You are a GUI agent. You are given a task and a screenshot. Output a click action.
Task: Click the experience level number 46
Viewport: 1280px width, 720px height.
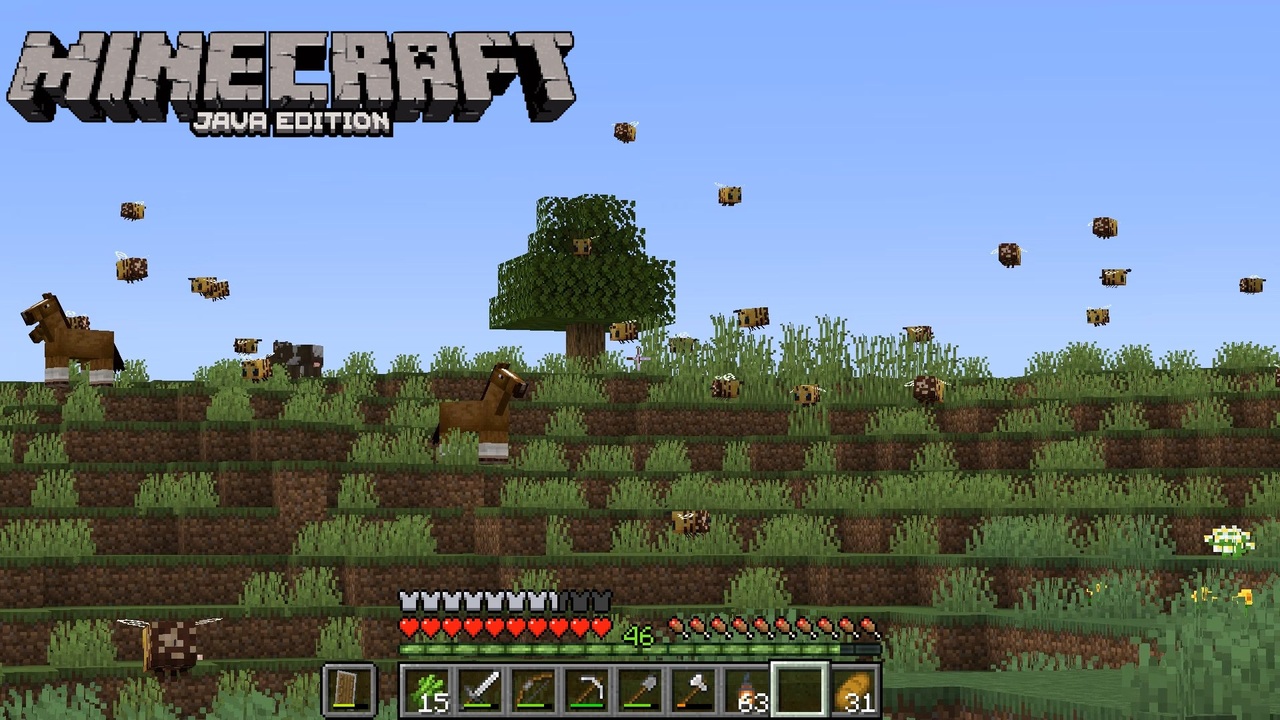tap(640, 636)
